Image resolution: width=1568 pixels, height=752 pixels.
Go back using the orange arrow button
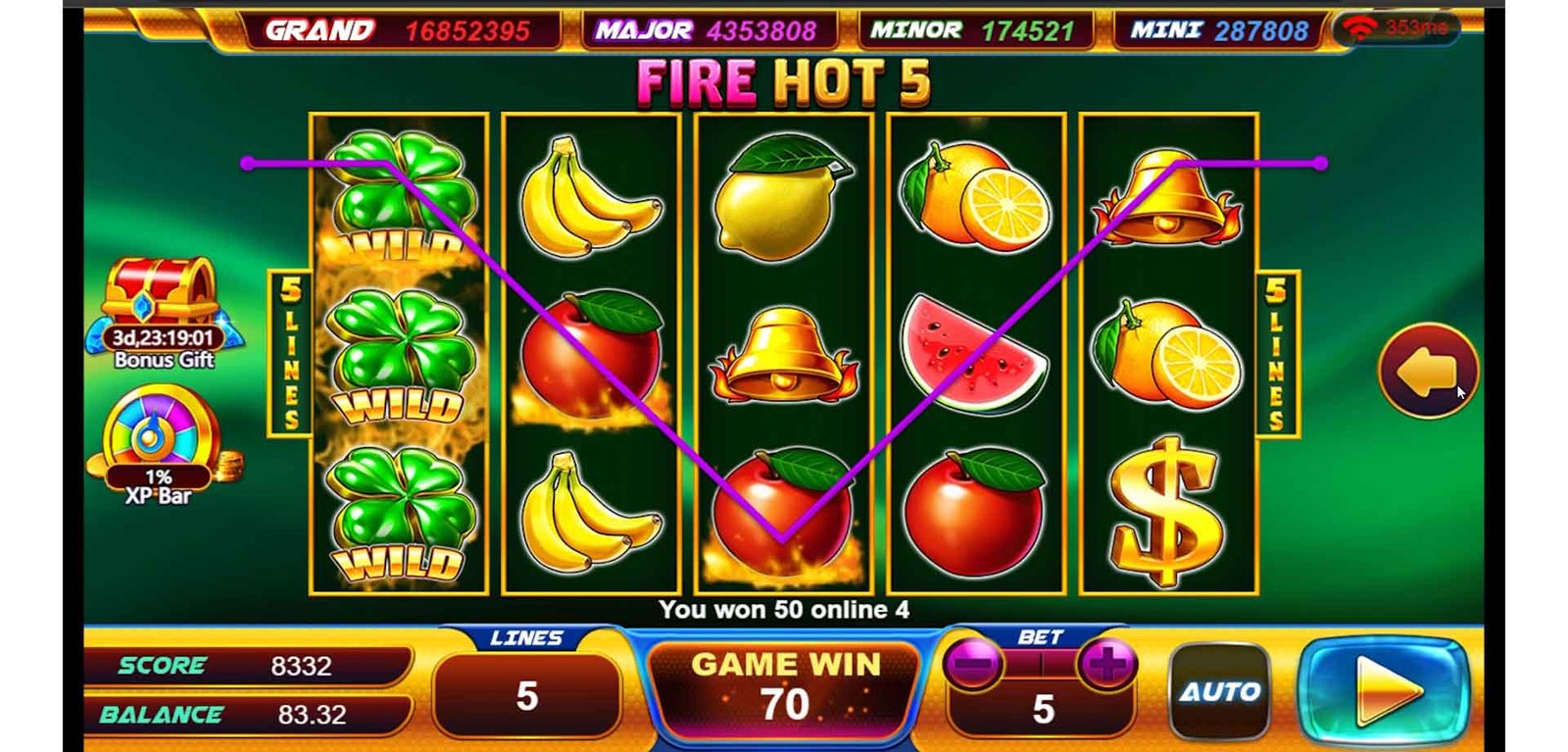tap(1427, 371)
